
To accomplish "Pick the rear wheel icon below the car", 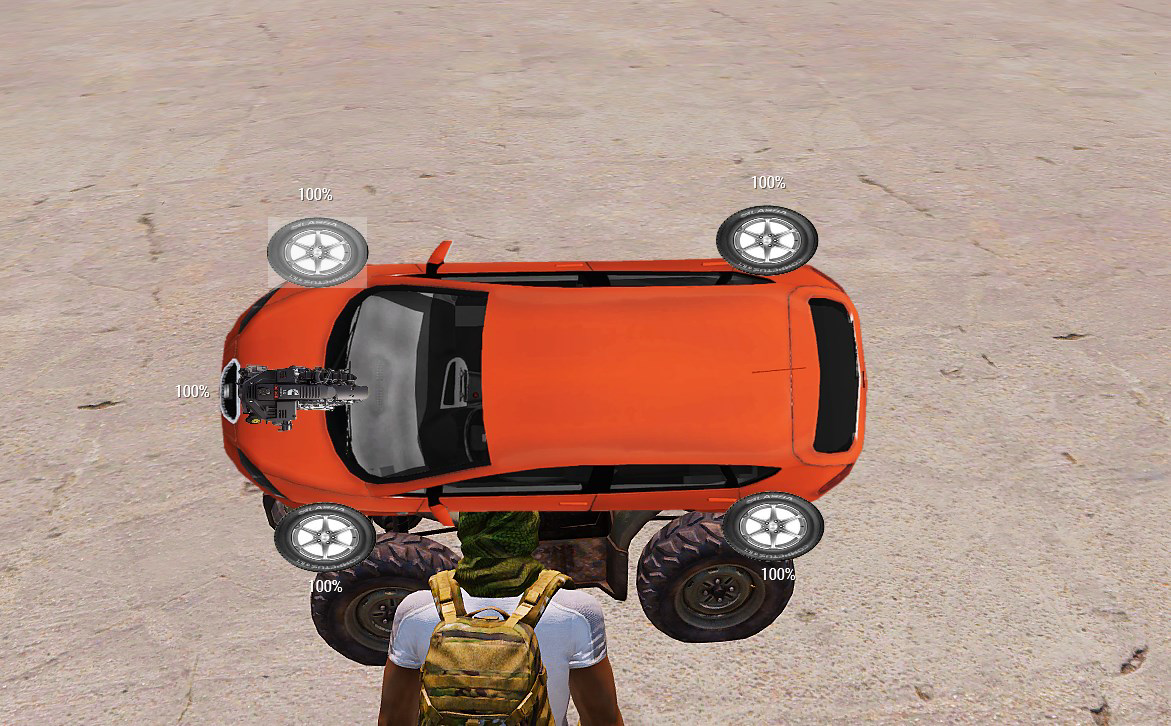I will click(x=773, y=526).
